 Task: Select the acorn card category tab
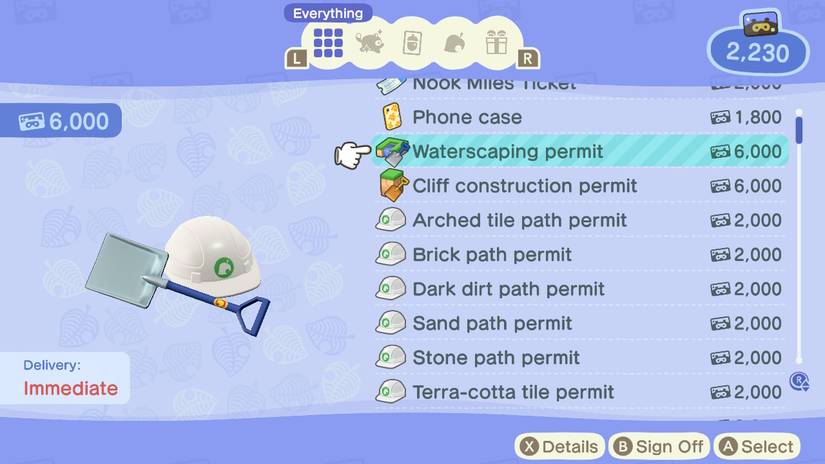412,43
